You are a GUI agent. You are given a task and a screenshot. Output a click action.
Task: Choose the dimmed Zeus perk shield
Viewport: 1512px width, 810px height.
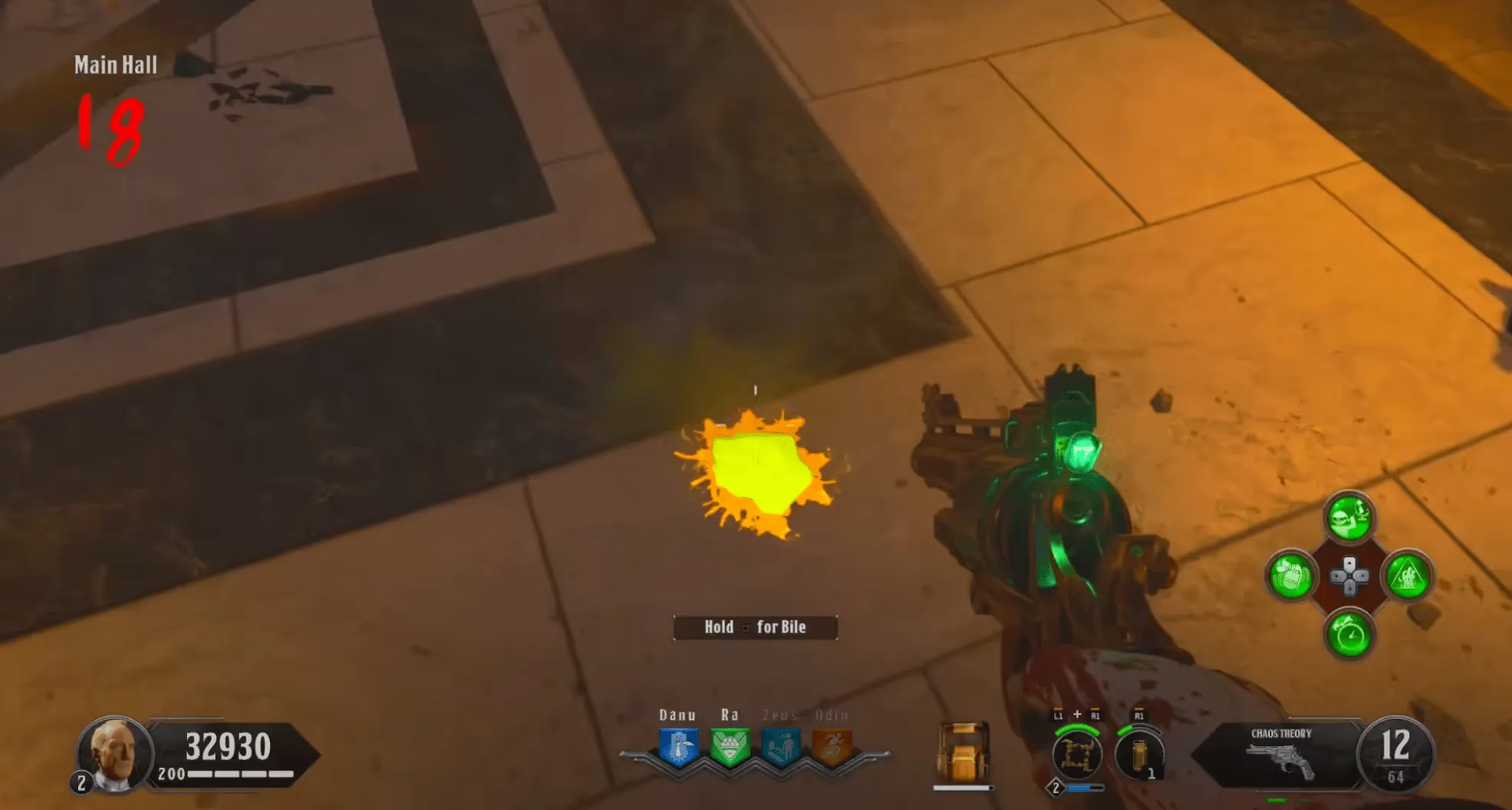(781, 747)
